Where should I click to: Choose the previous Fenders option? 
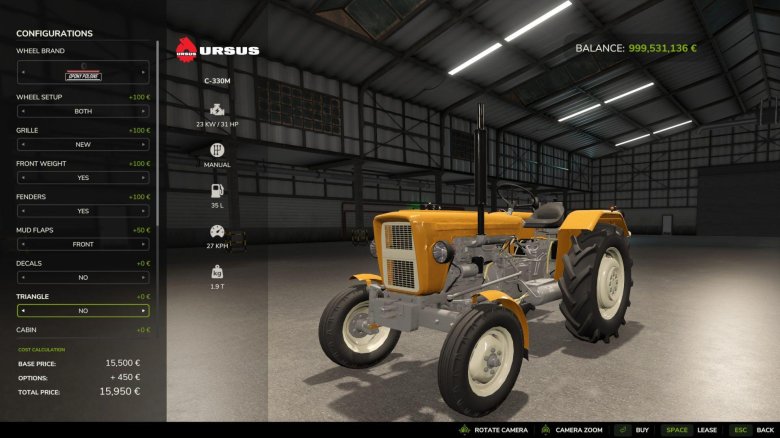tap(21, 211)
